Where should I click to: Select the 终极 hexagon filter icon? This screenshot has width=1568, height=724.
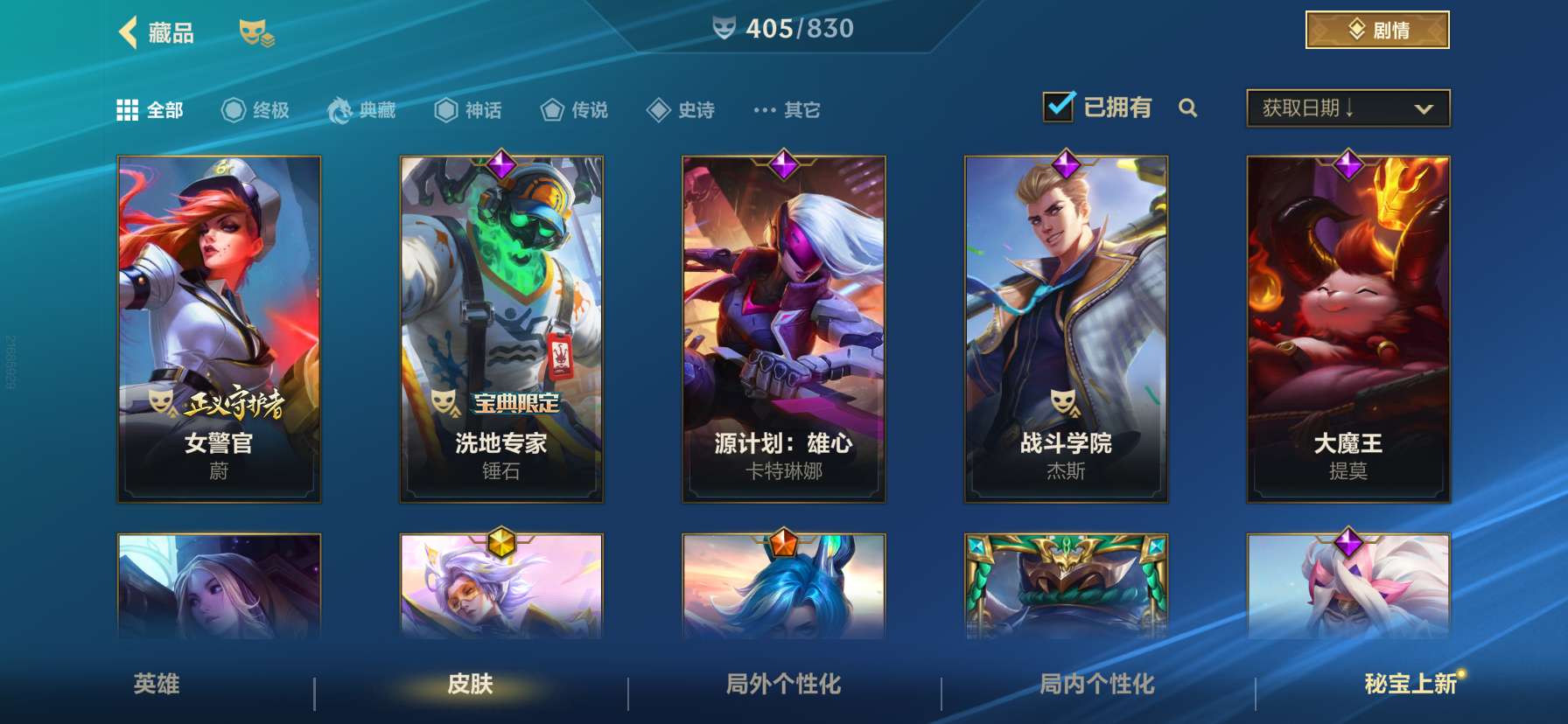coord(232,108)
